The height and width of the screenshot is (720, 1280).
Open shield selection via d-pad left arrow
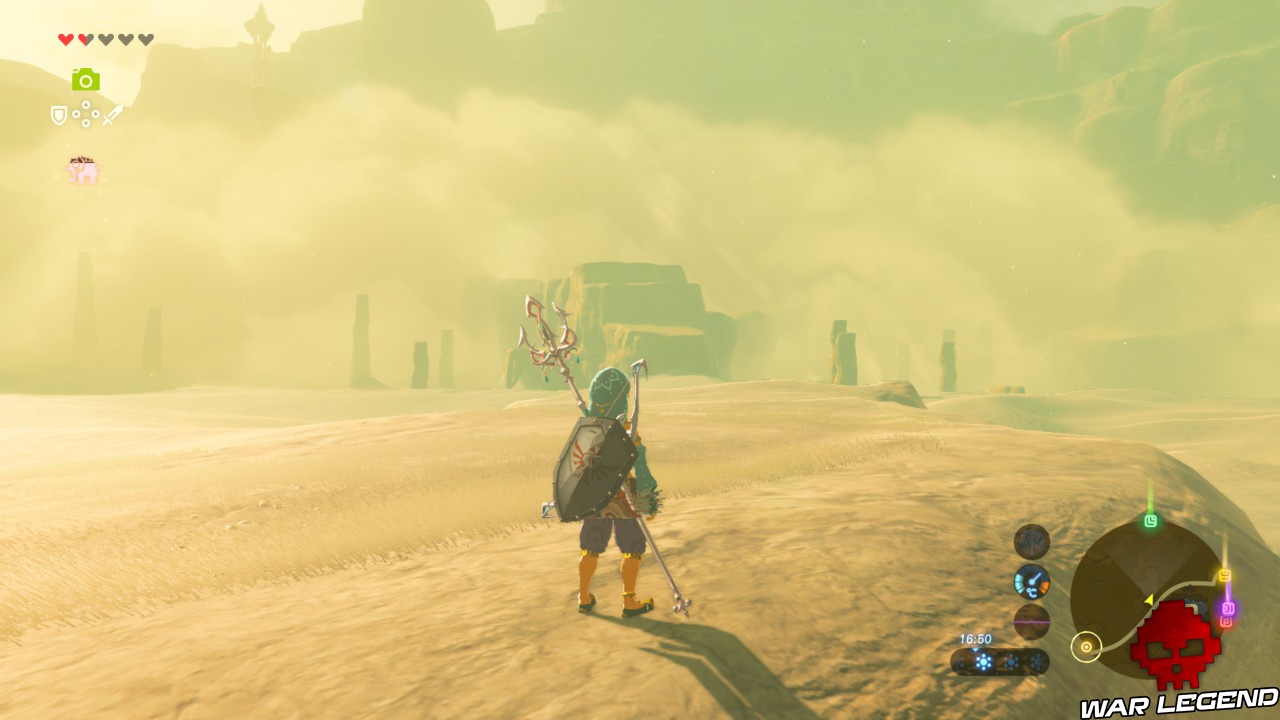coord(77,114)
